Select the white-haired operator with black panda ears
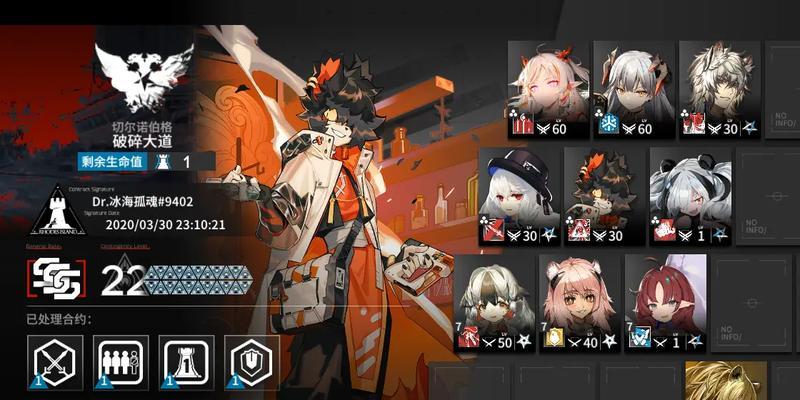 coord(689,197)
